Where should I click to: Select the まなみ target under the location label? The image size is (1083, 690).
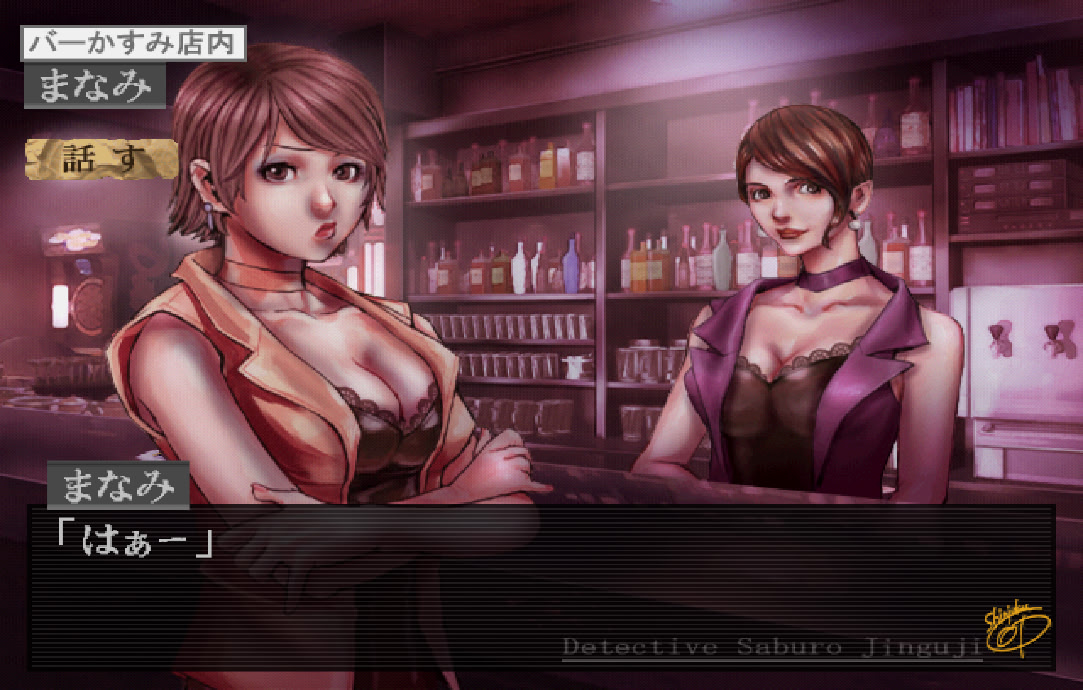94,87
